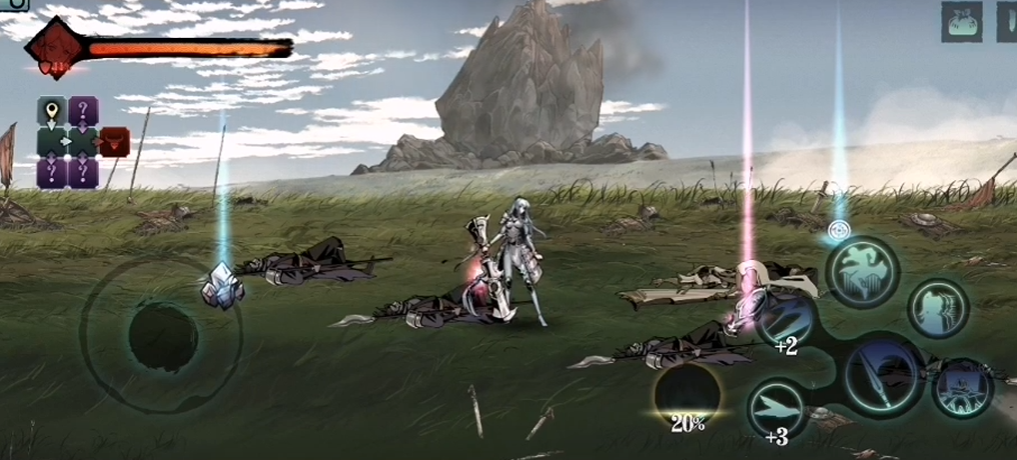
Task: Use the figure silhouette skill button
Action: point(938,308)
